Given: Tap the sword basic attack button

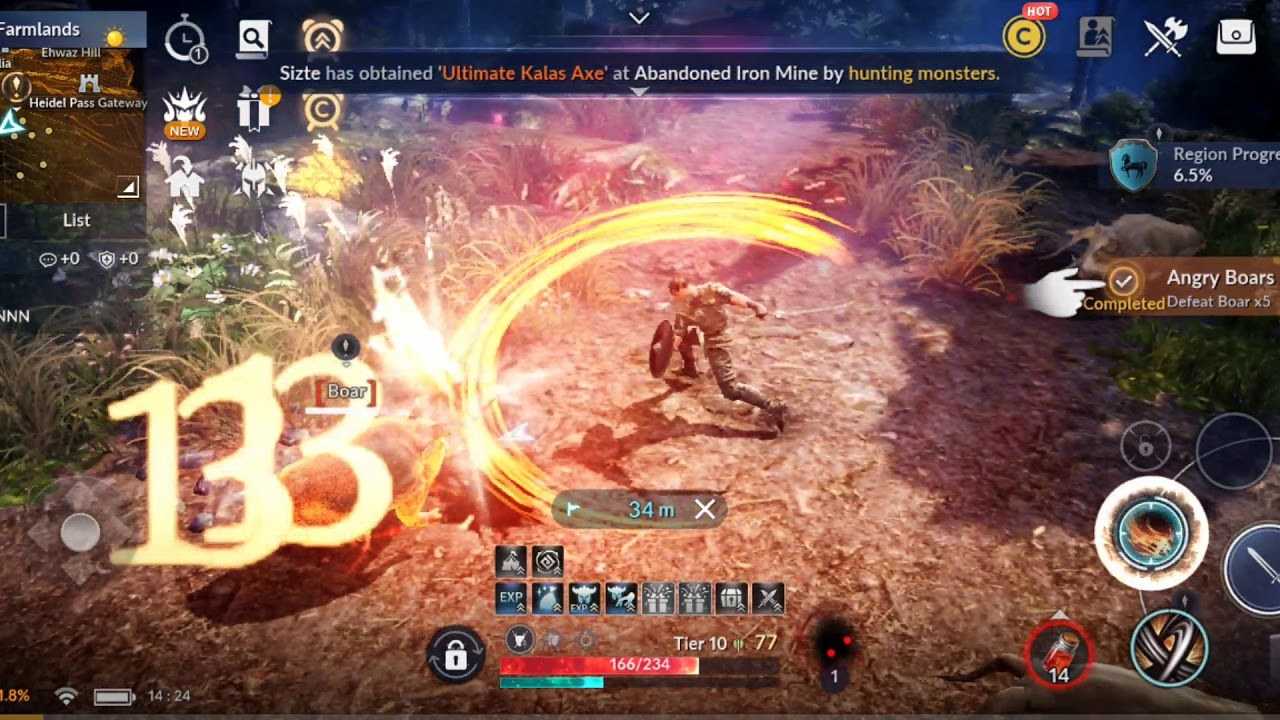Looking at the screenshot, I should point(1256,570).
